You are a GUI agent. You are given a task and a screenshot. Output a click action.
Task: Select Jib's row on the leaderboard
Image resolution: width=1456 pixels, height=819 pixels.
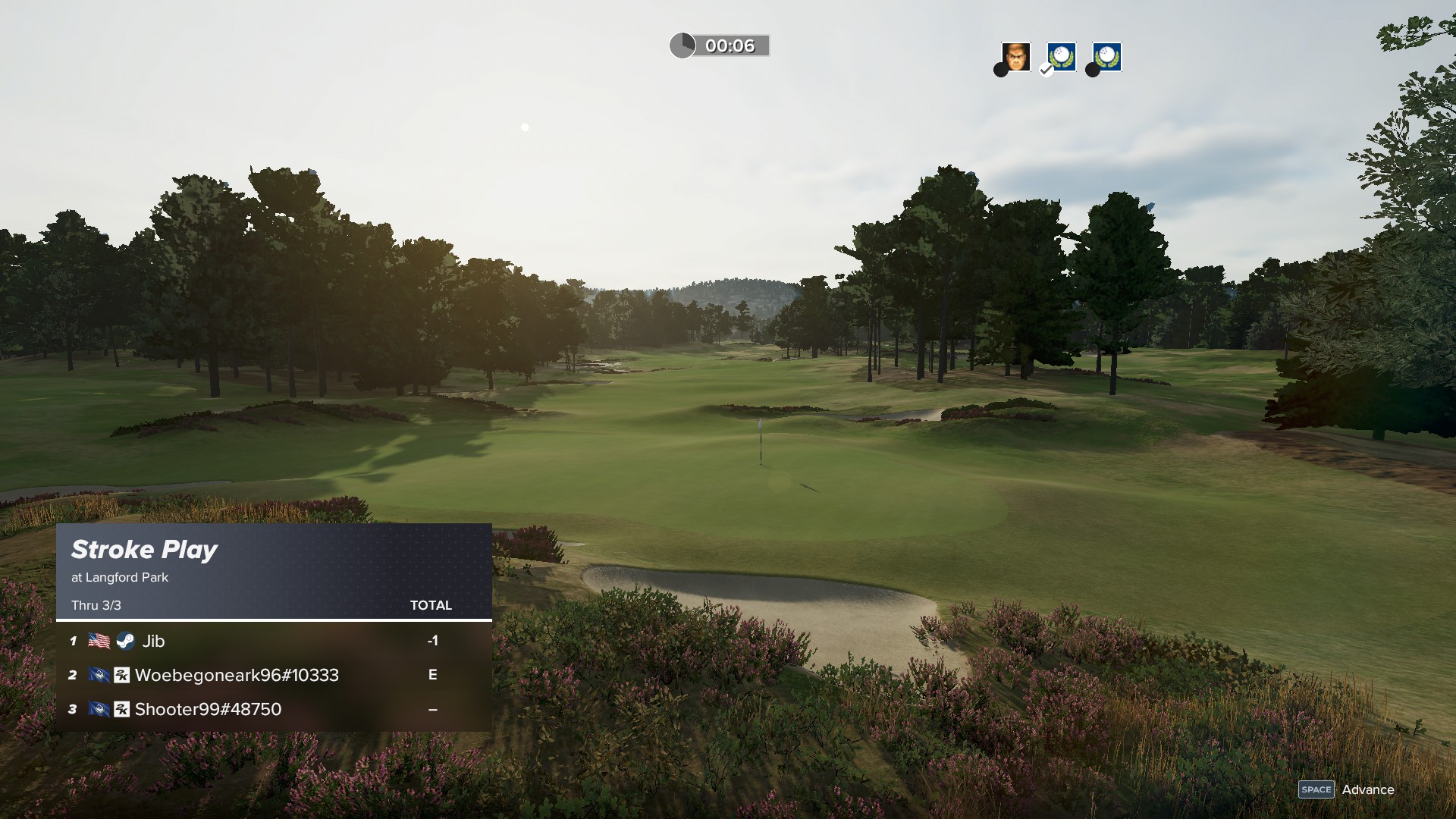[273, 641]
